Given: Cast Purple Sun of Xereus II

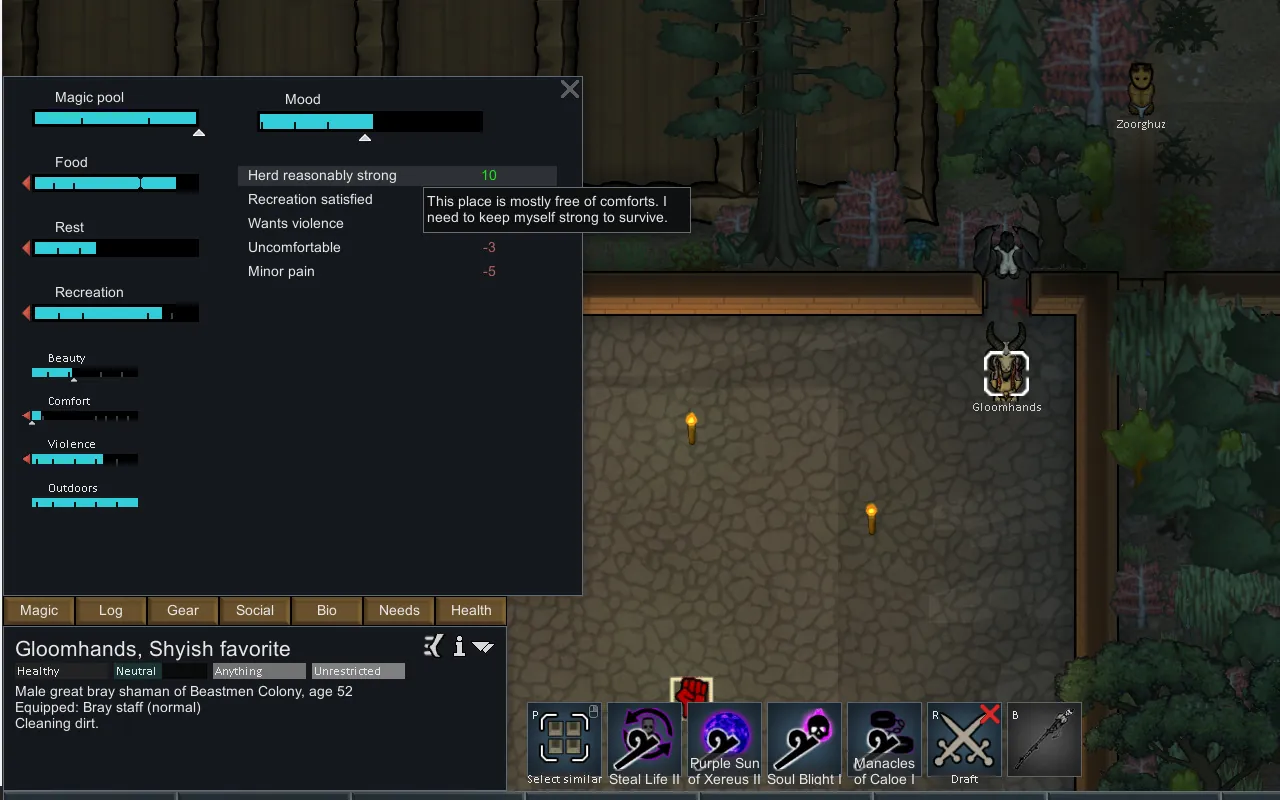Looking at the screenshot, I should point(724,741).
